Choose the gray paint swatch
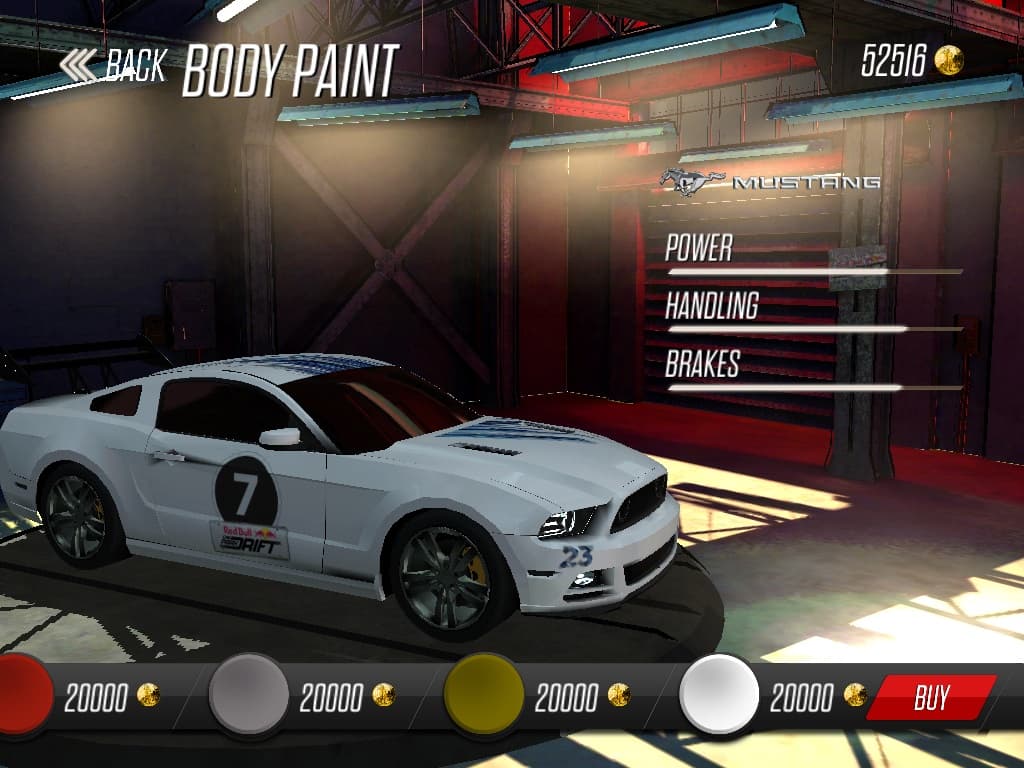The image size is (1024, 768). point(248,693)
